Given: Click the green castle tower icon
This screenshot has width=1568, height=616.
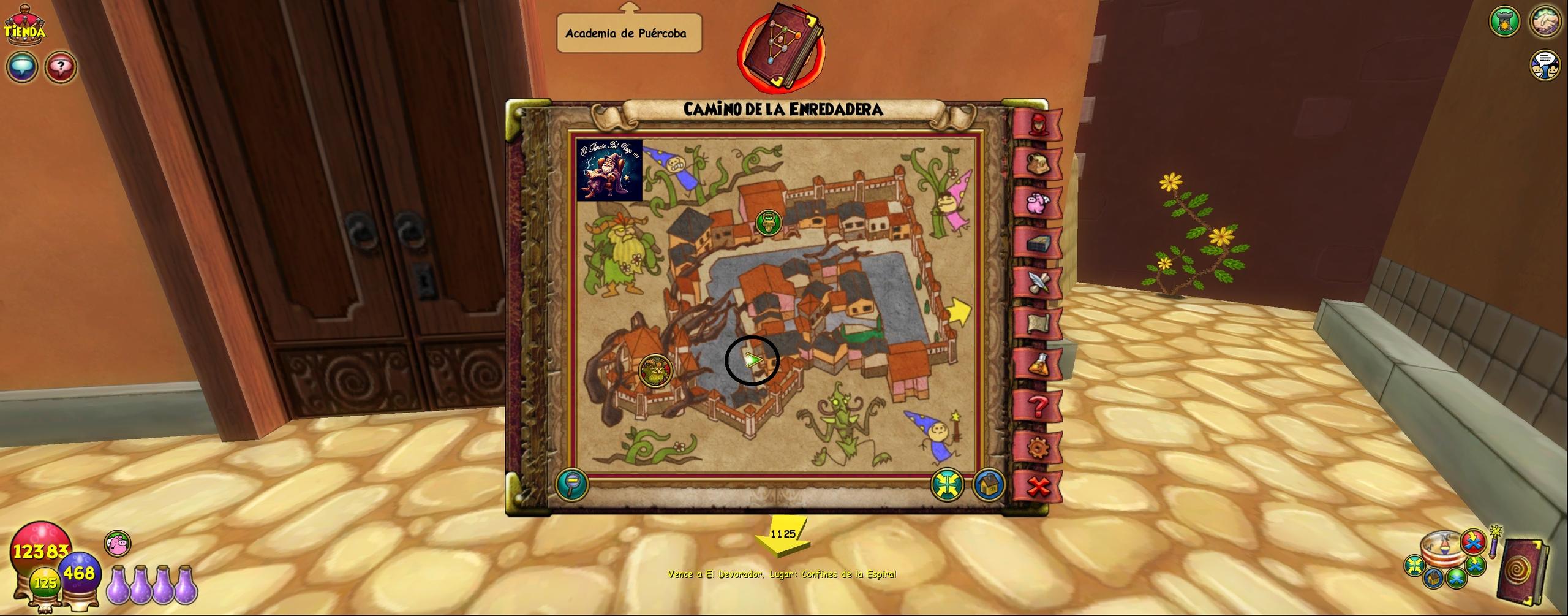Looking at the screenshot, I should 1504,21.
